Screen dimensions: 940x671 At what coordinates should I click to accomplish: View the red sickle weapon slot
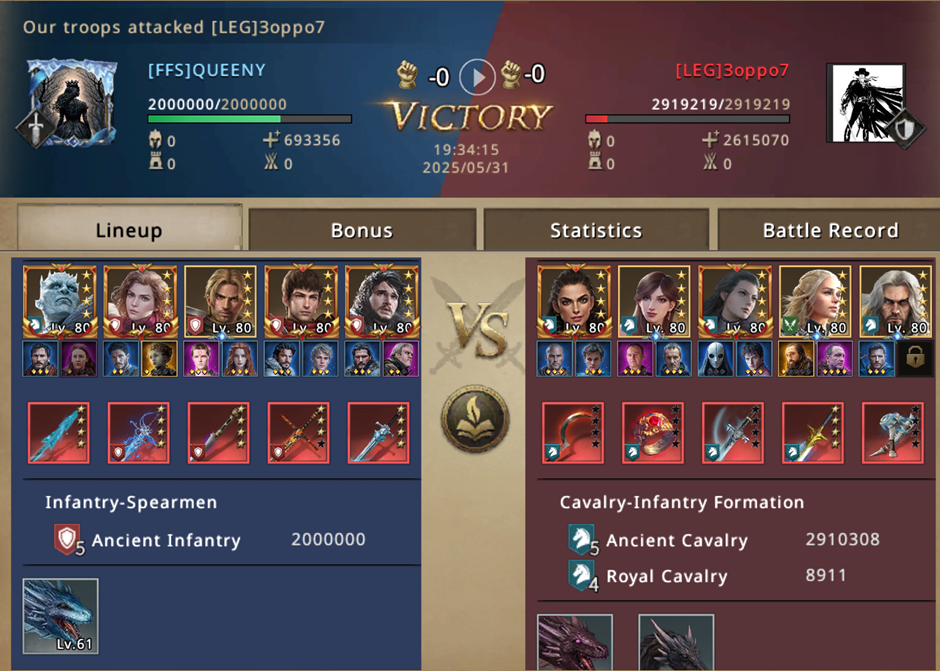point(572,433)
